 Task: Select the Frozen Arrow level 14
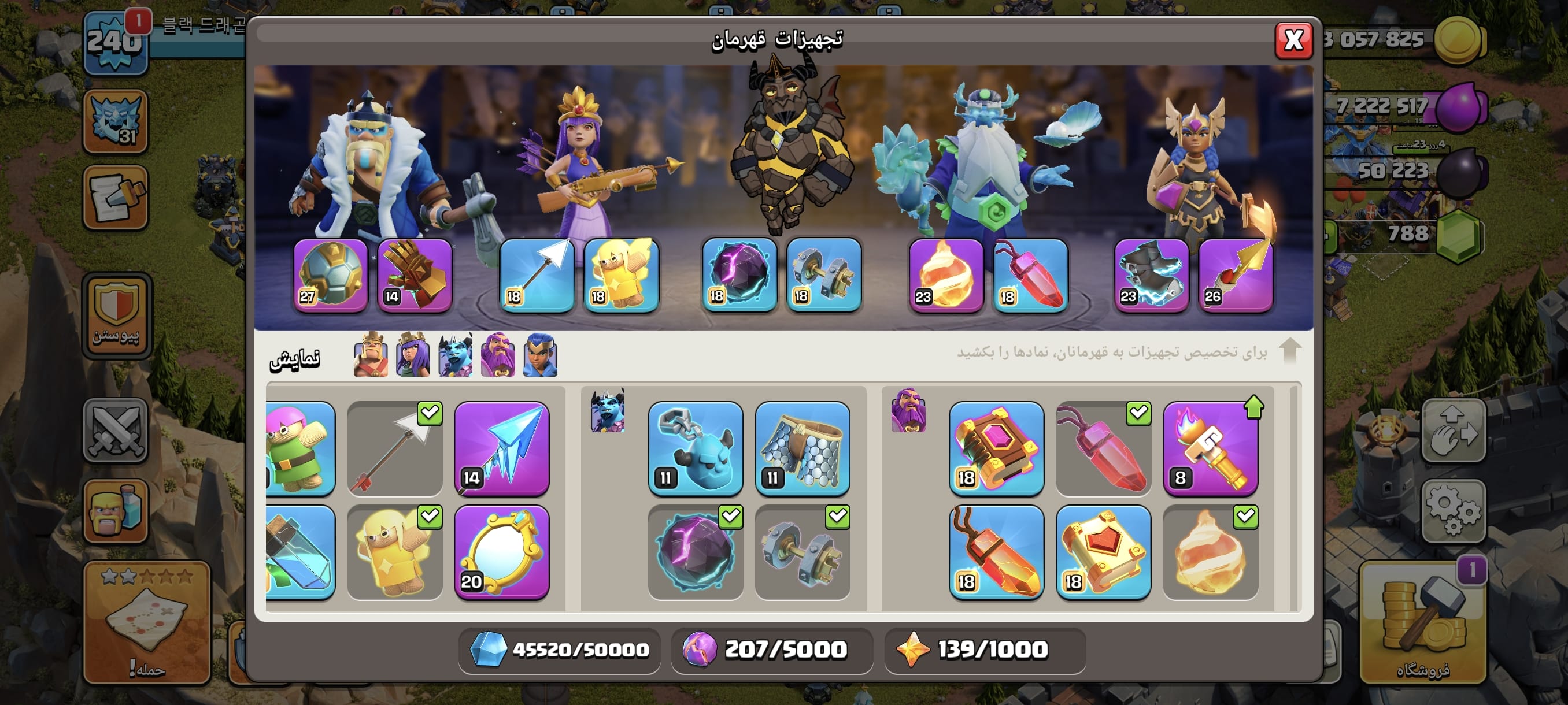pos(502,449)
